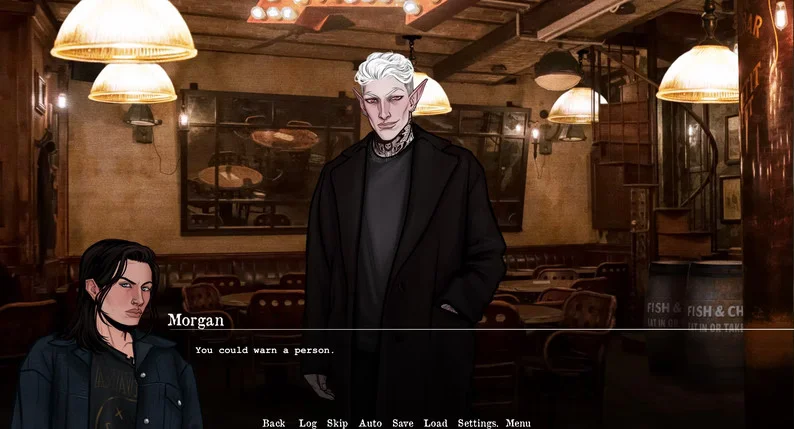The height and width of the screenshot is (429, 794).
Task: Open the dialogue Log
Action: coord(308,423)
